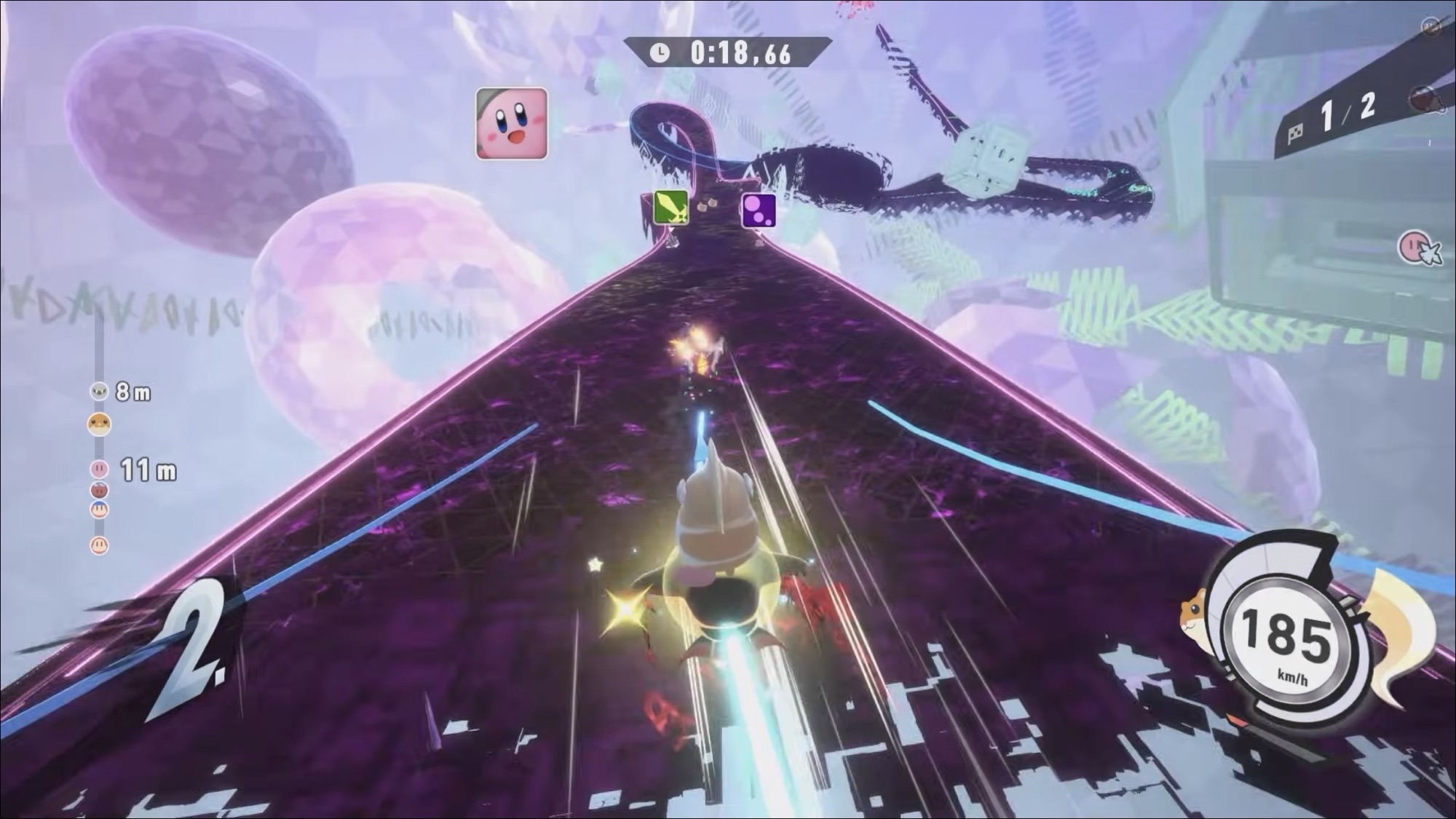Click the checkered flag lap icon
Viewport: 1456px width, 819px height.
[1295, 133]
